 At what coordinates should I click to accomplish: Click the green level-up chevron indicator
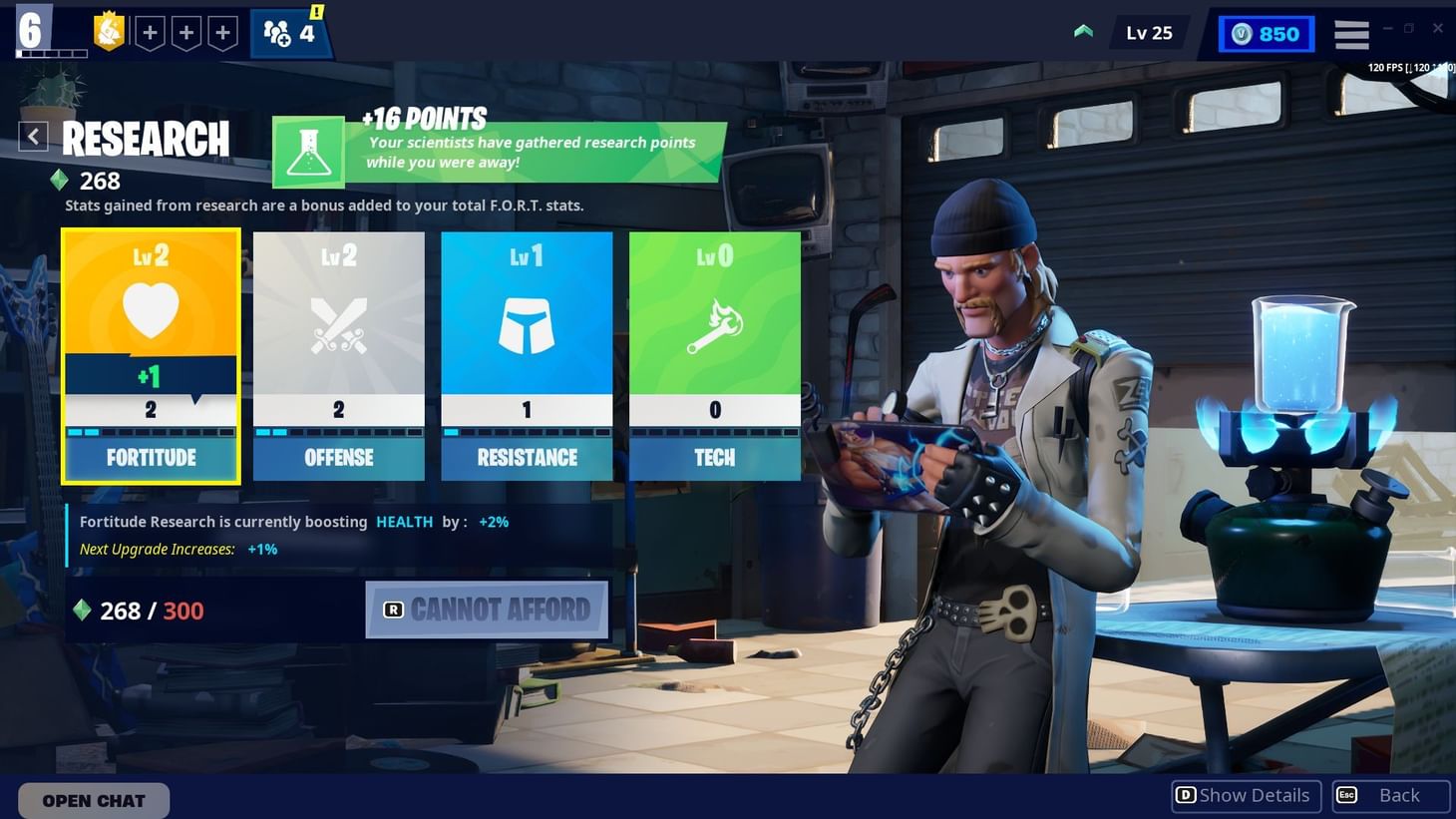click(1083, 30)
